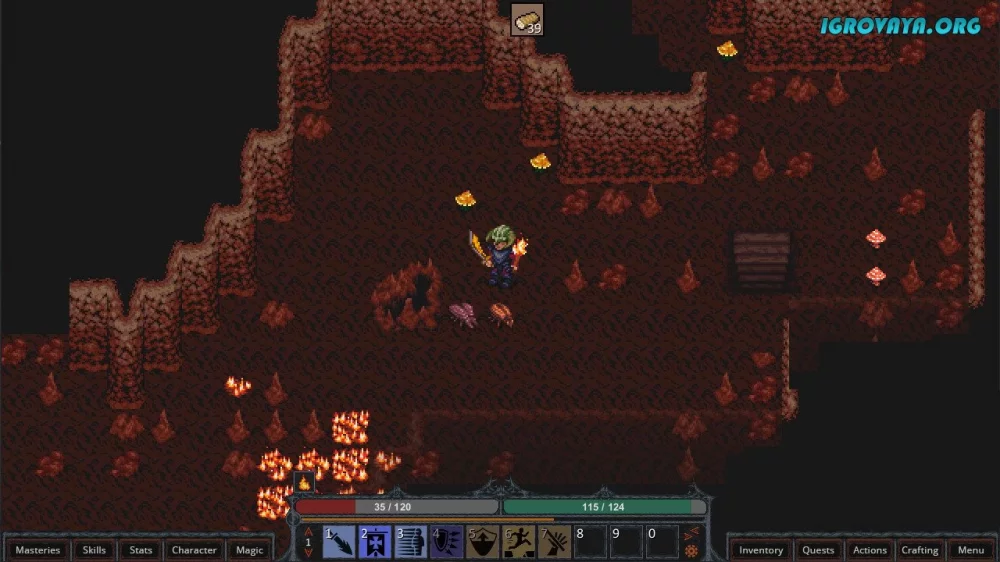Show the Stats panel
The image size is (1000, 562).
[x=141, y=550]
